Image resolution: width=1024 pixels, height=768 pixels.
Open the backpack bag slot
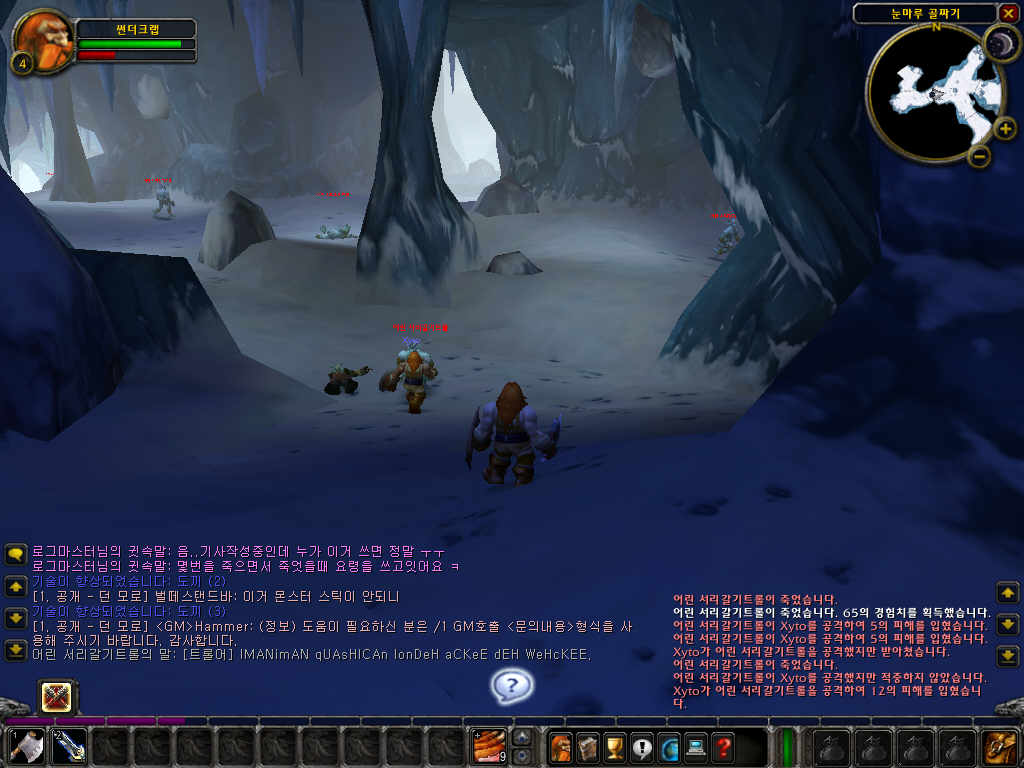pos(999,746)
